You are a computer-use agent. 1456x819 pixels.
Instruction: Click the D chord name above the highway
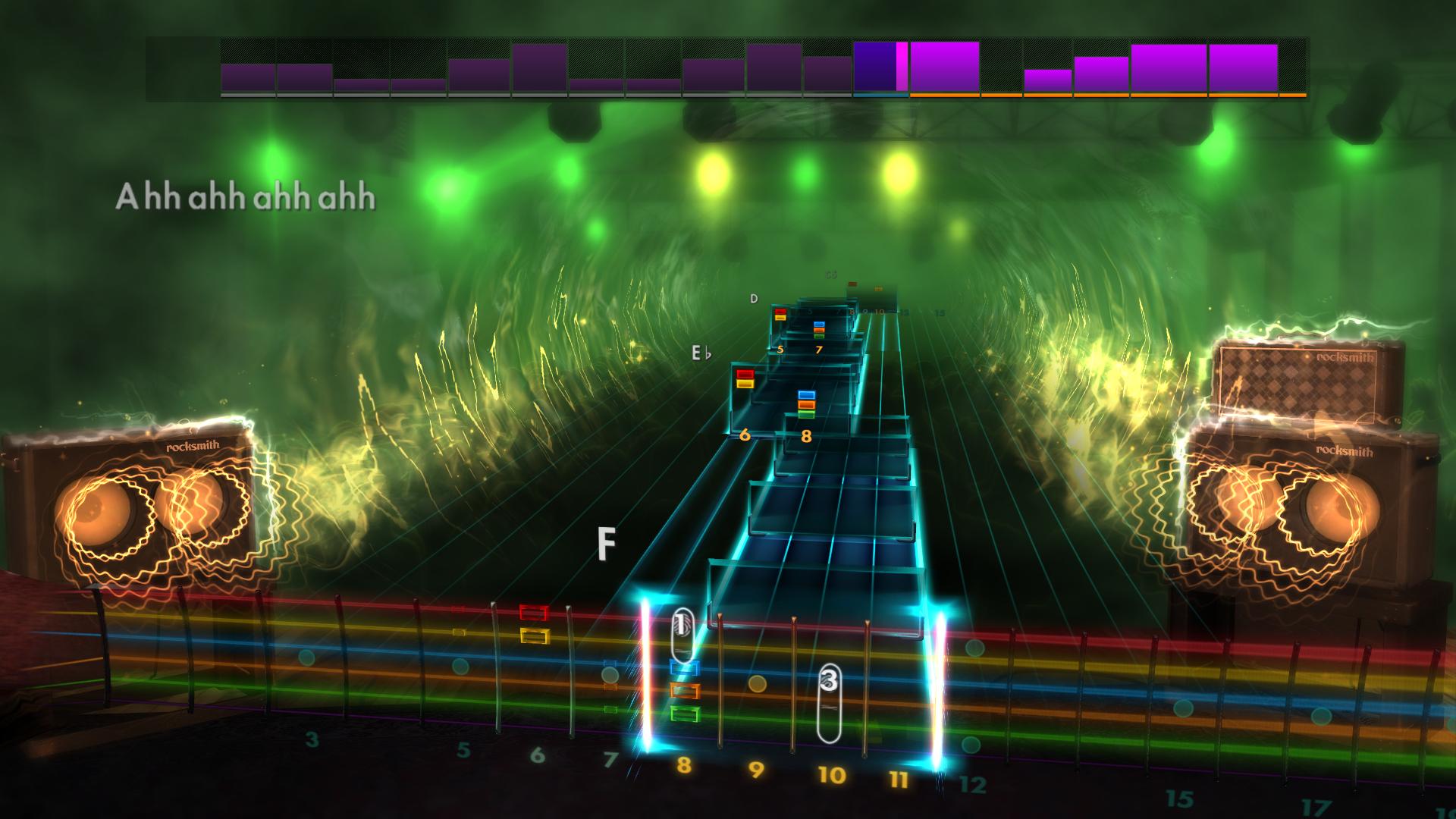point(753,299)
